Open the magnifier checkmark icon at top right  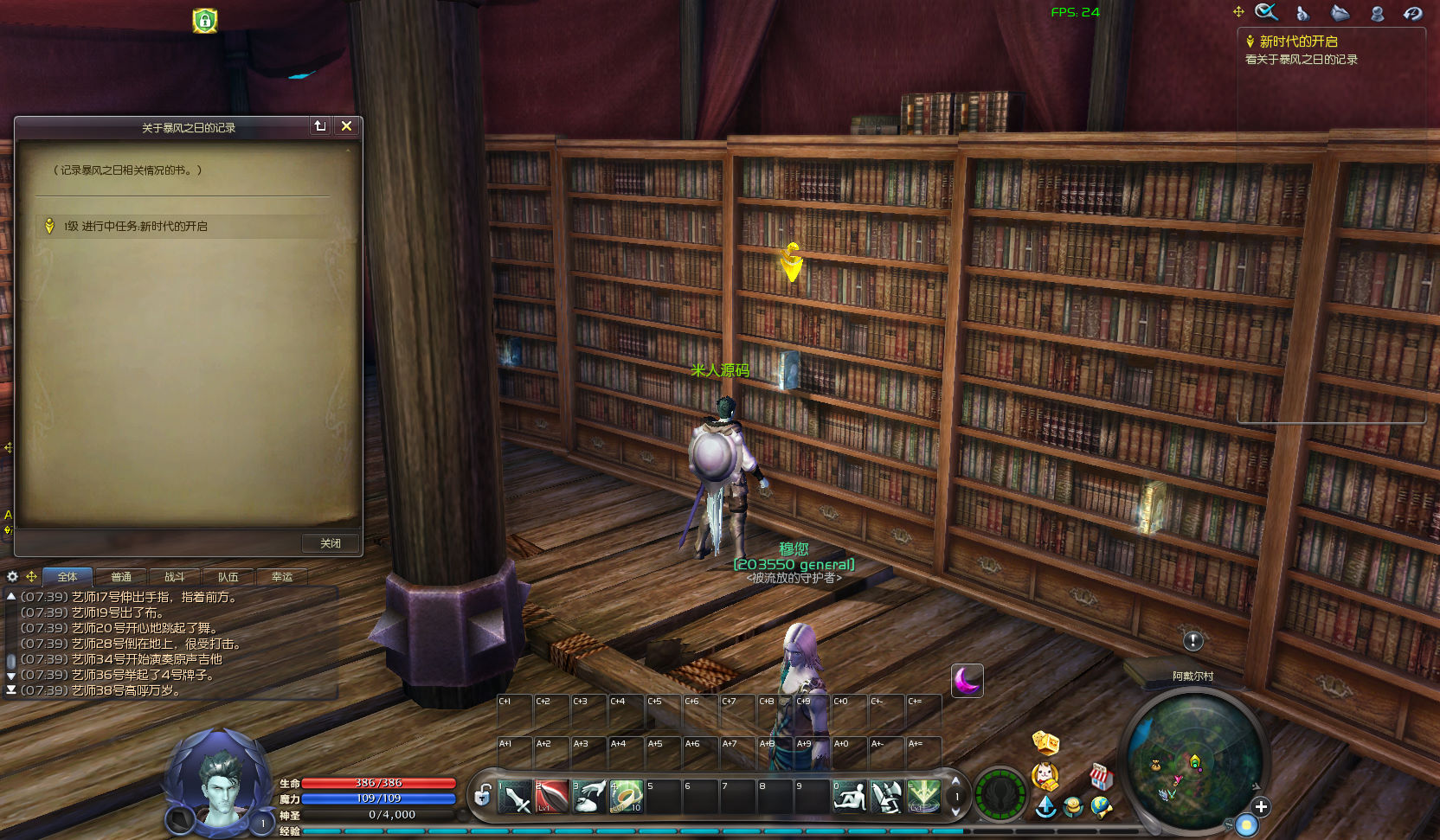1267,12
